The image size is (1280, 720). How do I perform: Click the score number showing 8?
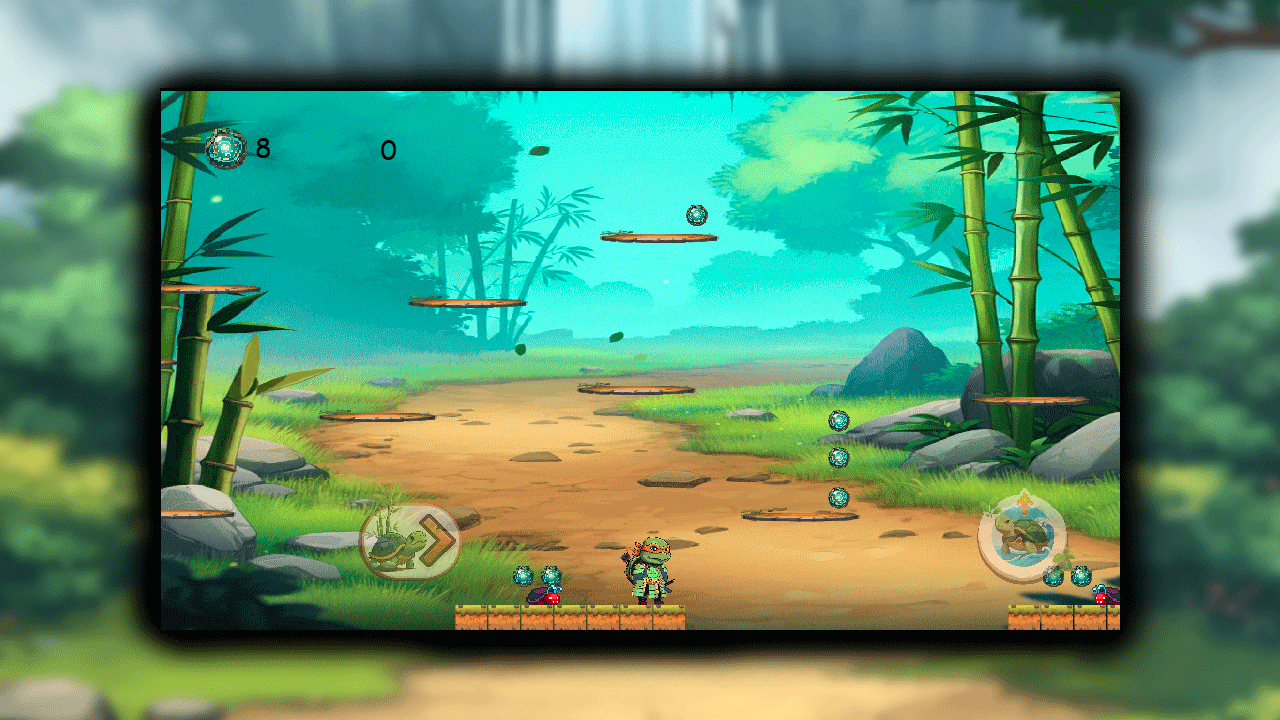pyautogui.click(x=261, y=150)
